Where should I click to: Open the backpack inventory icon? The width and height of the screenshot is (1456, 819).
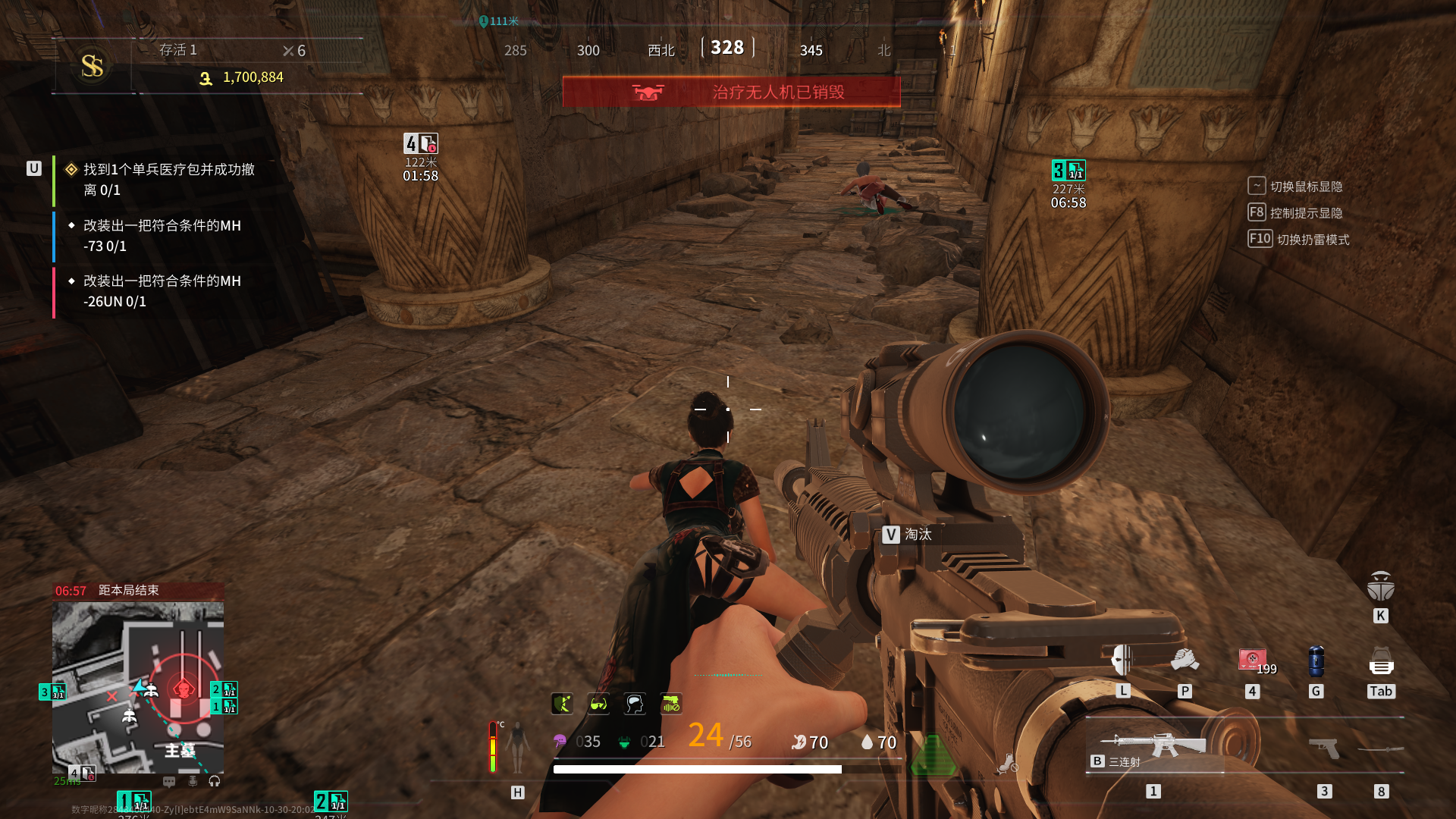click(x=1381, y=661)
